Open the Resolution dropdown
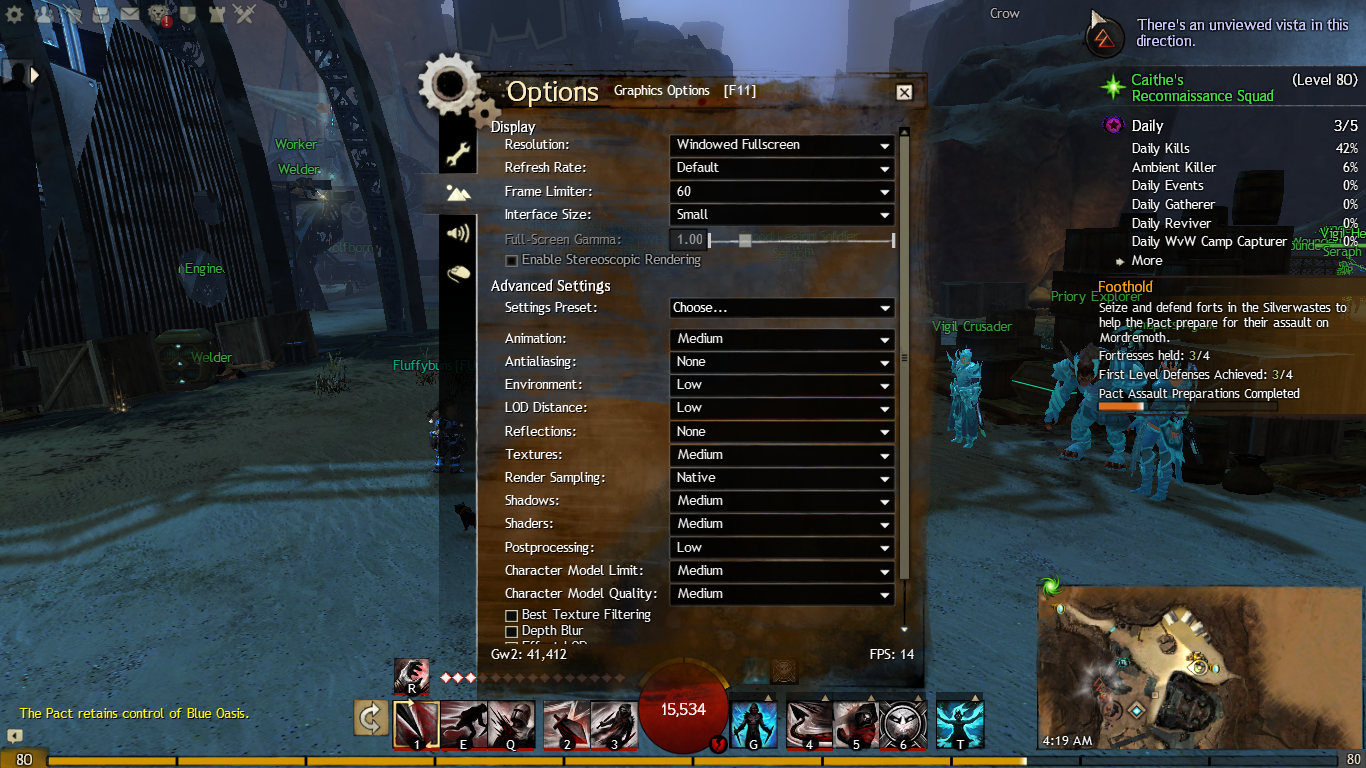This screenshot has width=1366, height=768. [781, 145]
